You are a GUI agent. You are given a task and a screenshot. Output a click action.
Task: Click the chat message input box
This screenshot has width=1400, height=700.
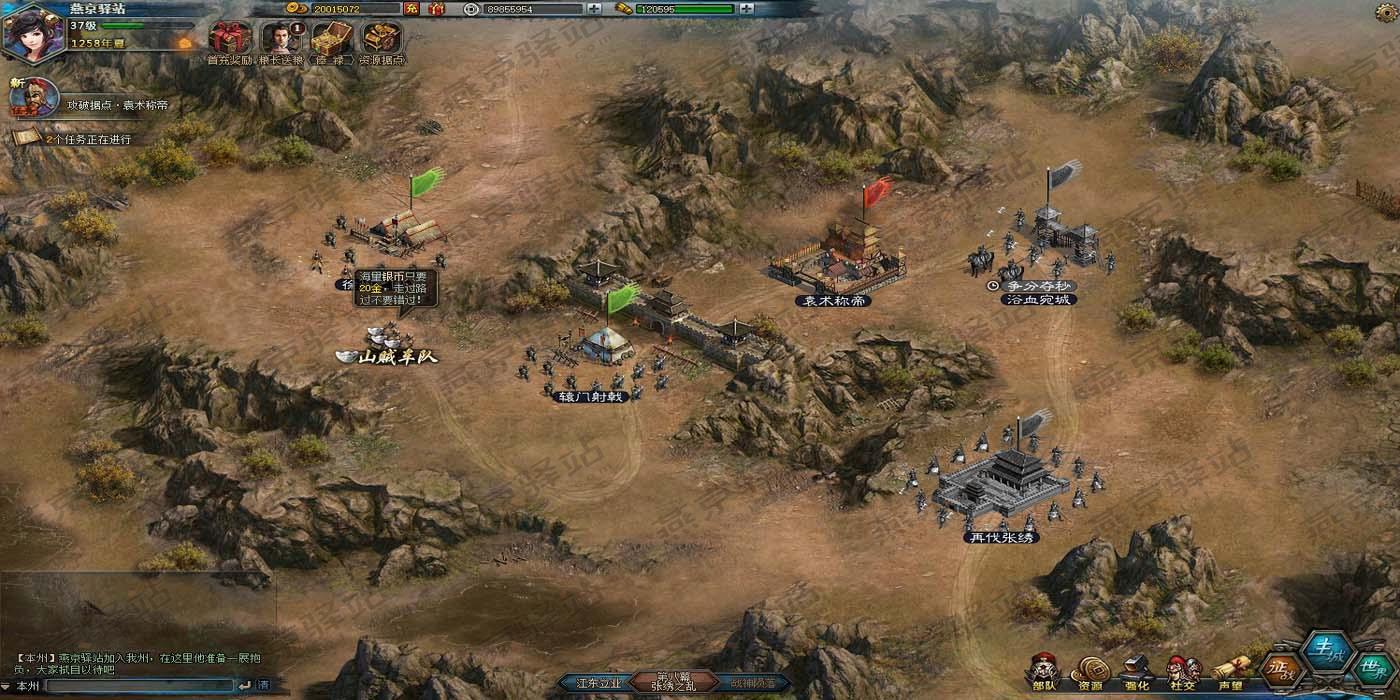pos(140,686)
